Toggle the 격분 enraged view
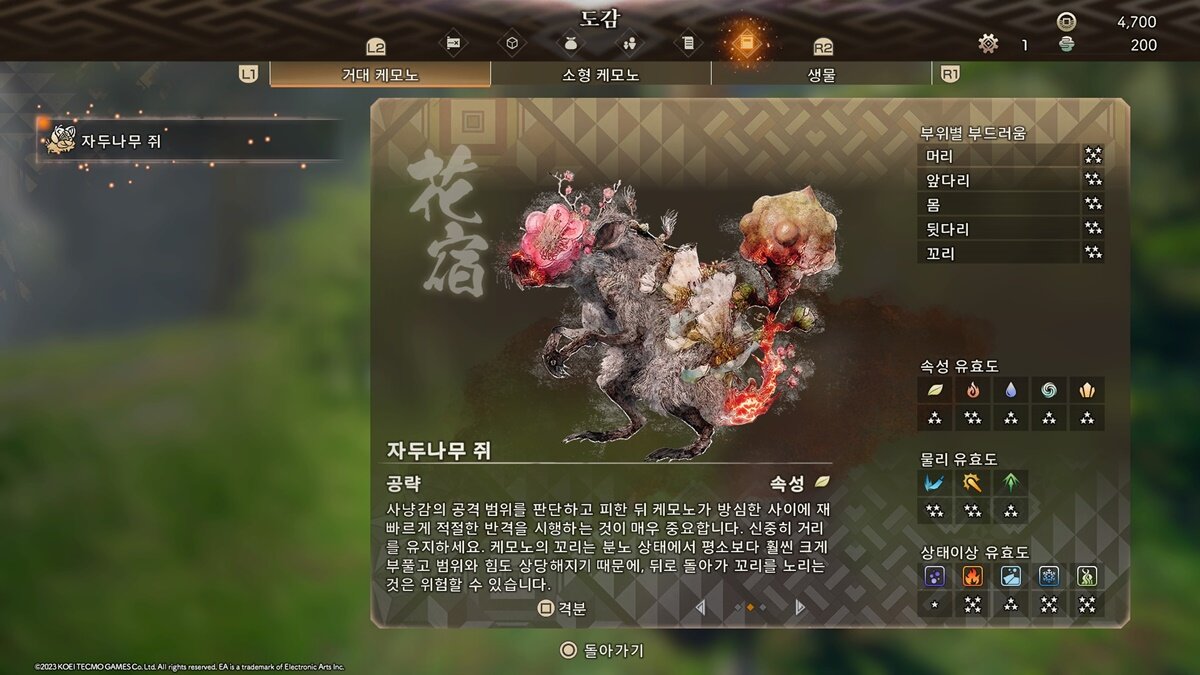 coord(562,608)
